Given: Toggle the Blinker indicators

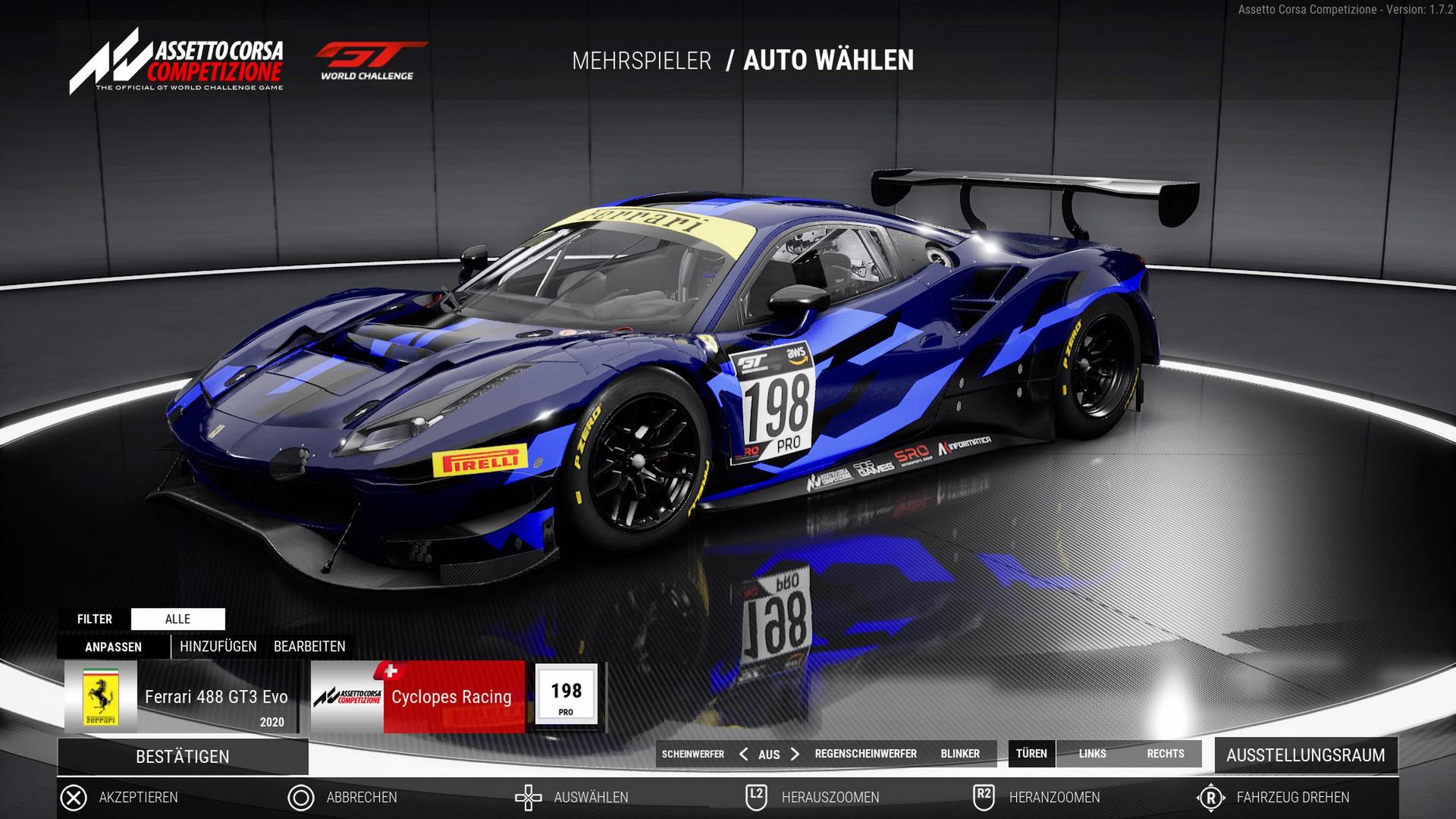Looking at the screenshot, I should tap(960, 754).
